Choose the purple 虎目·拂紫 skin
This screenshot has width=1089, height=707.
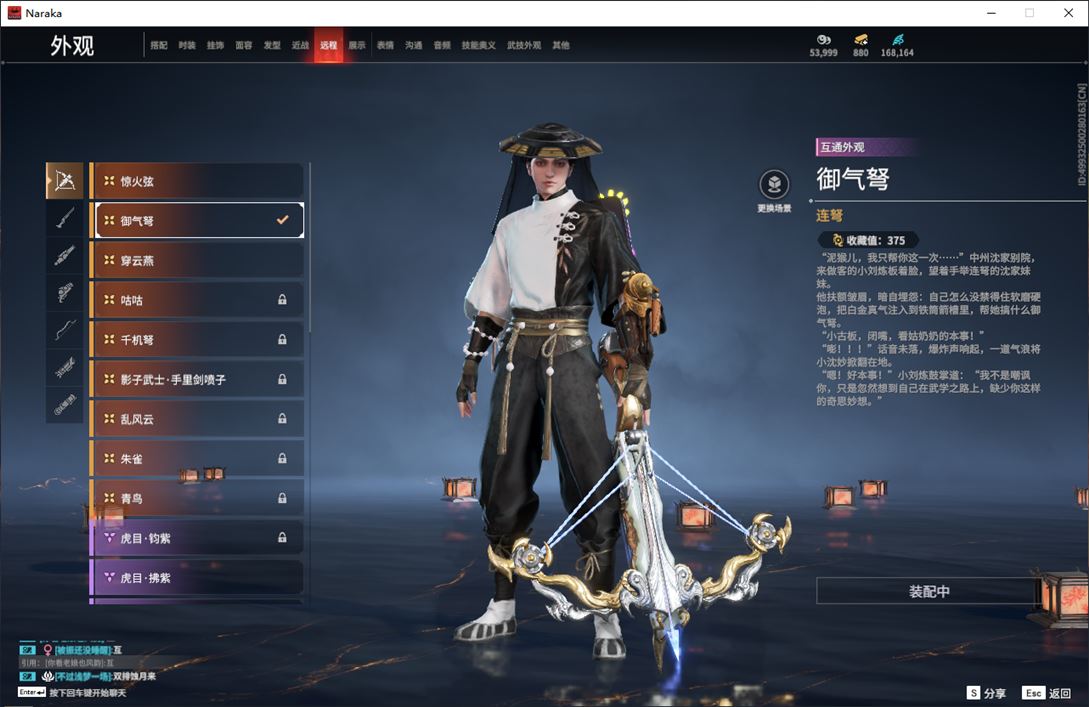198,578
